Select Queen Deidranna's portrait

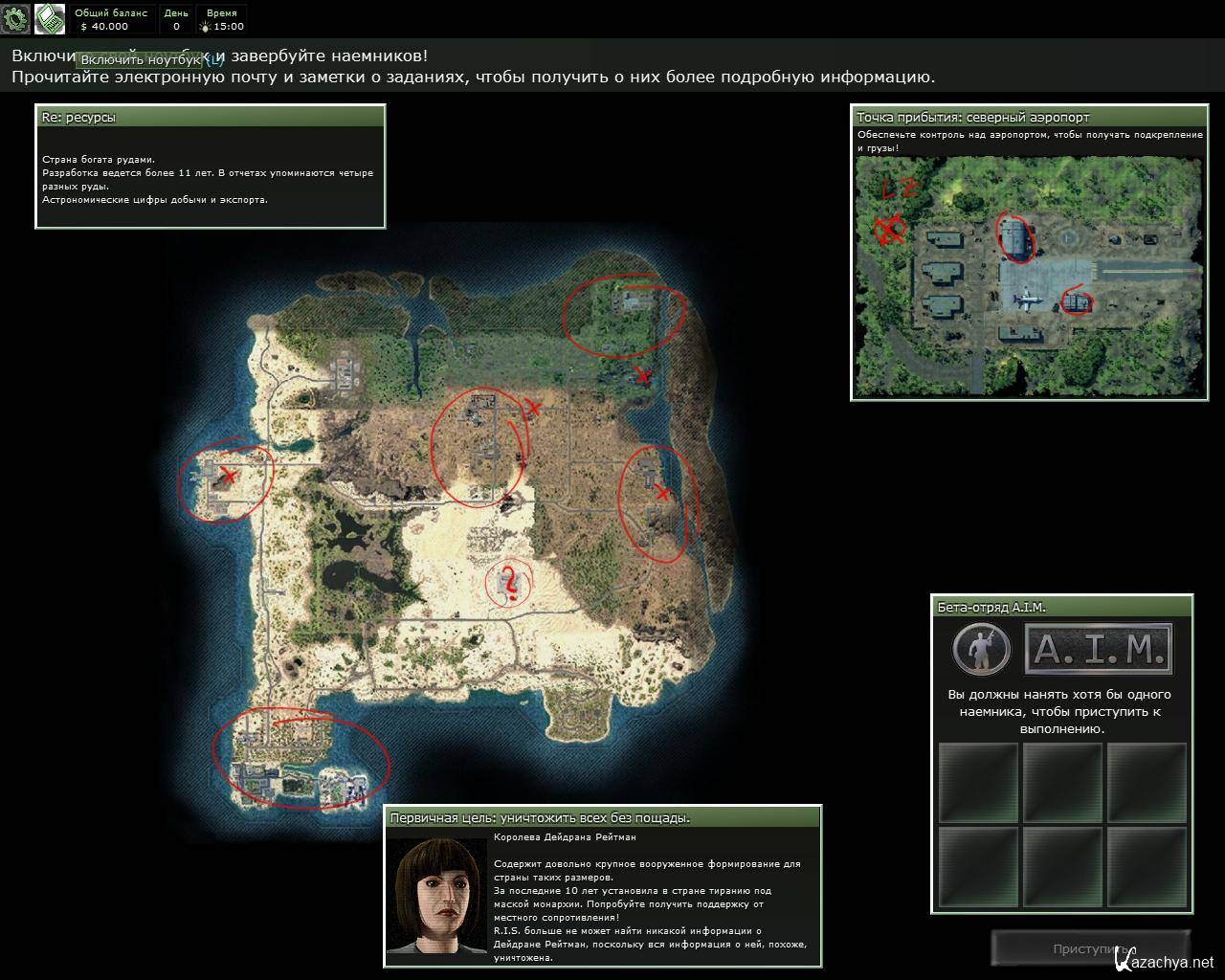tap(437, 896)
